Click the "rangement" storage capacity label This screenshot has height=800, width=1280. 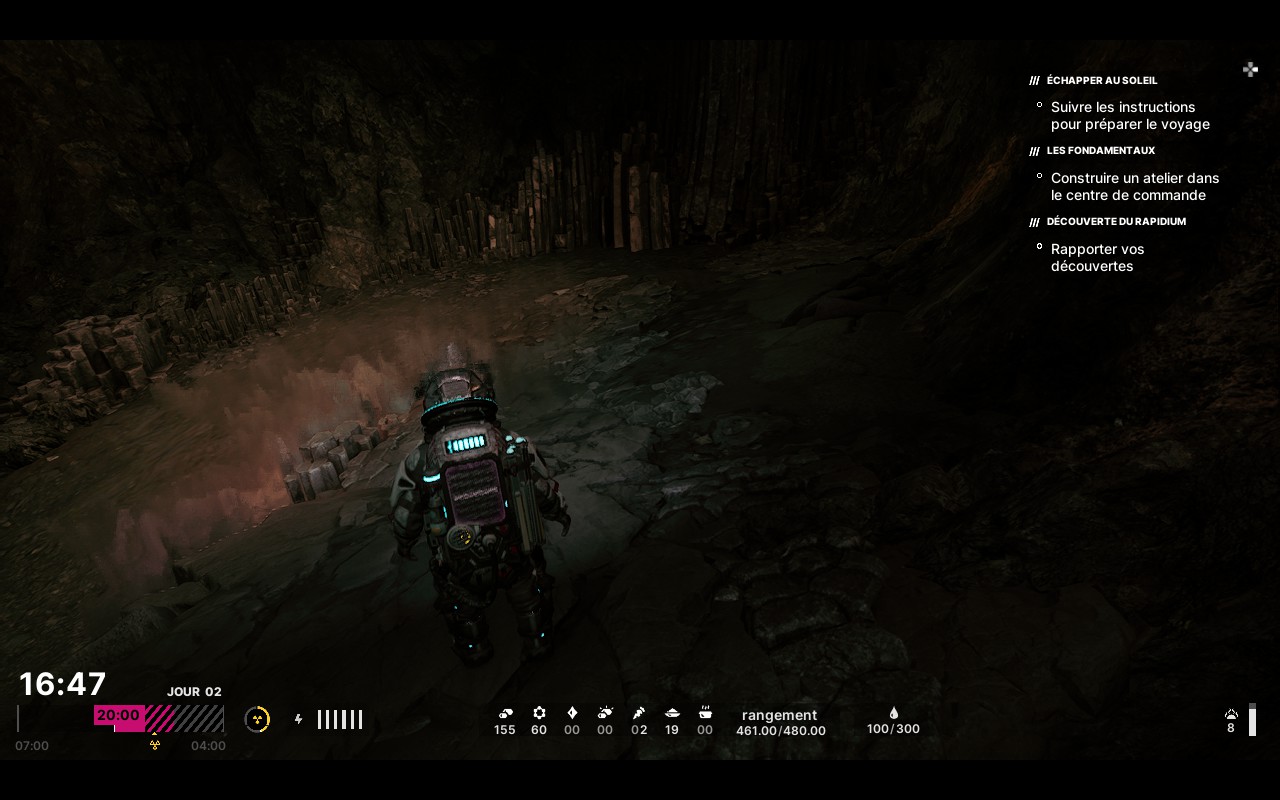(x=779, y=715)
